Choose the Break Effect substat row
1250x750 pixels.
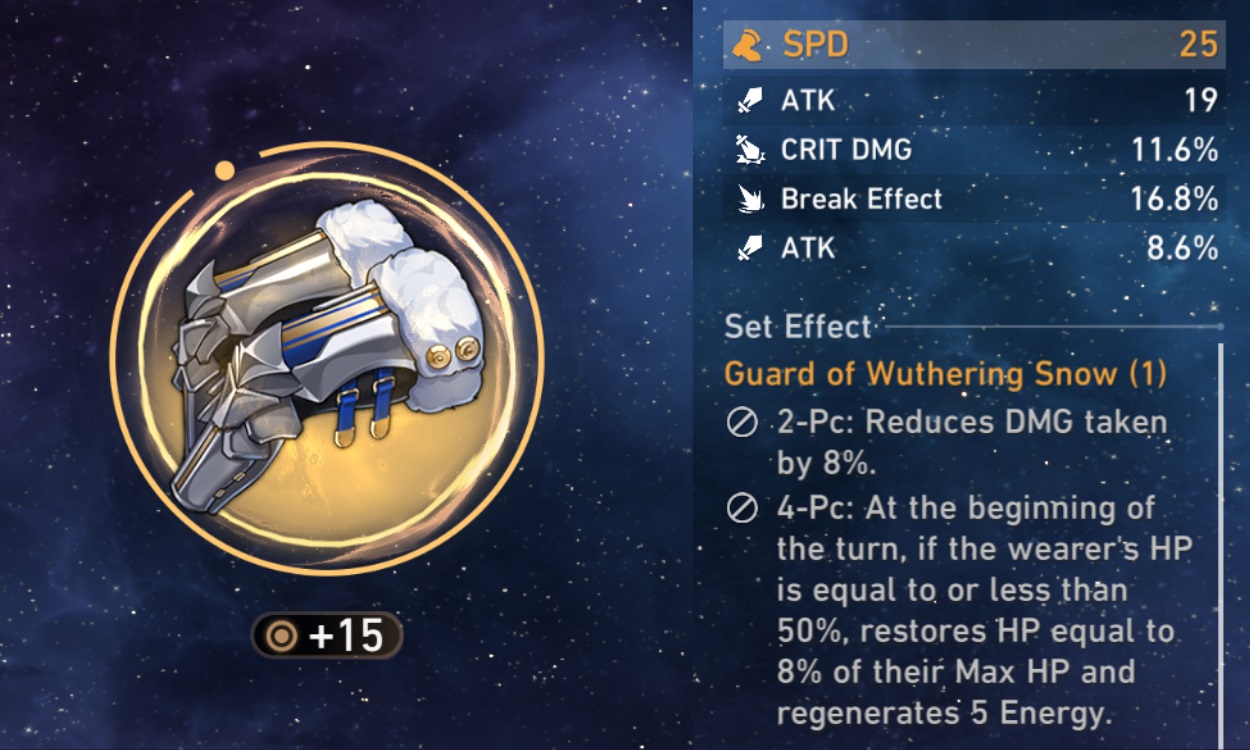[973, 199]
